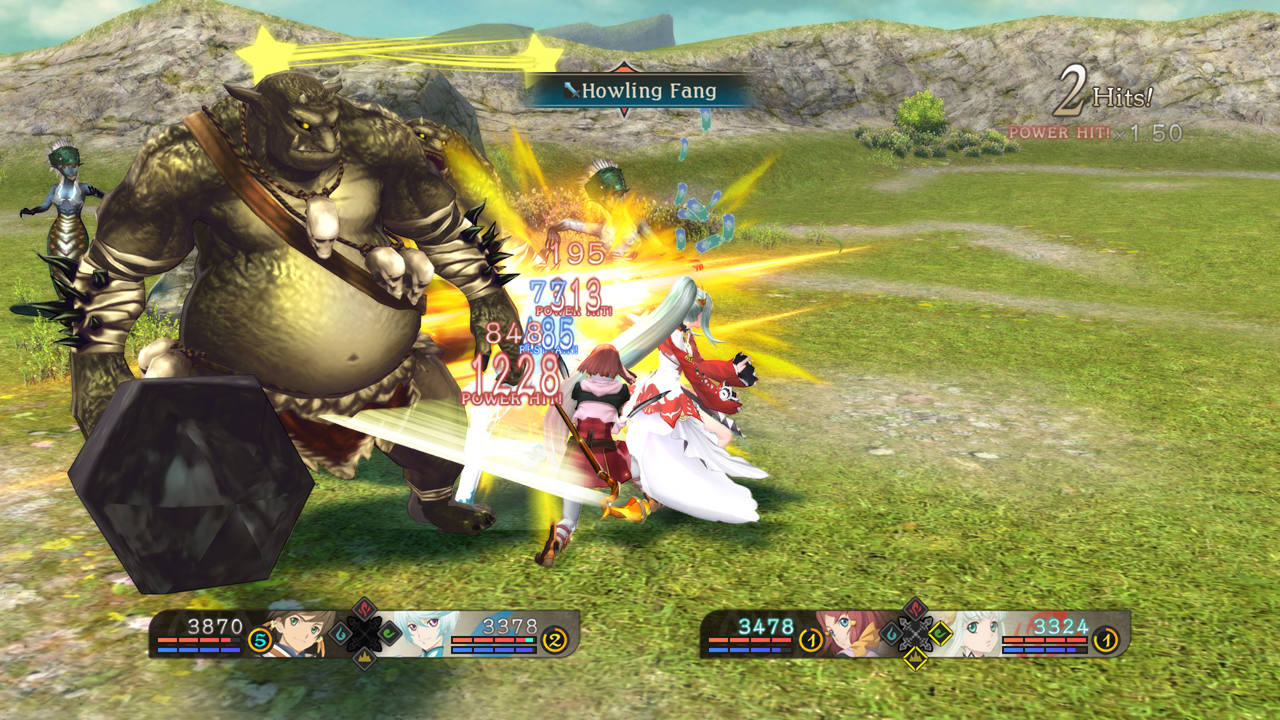Click the Howling Fang arte banner
The height and width of the screenshot is (720, 1280).
638,91
